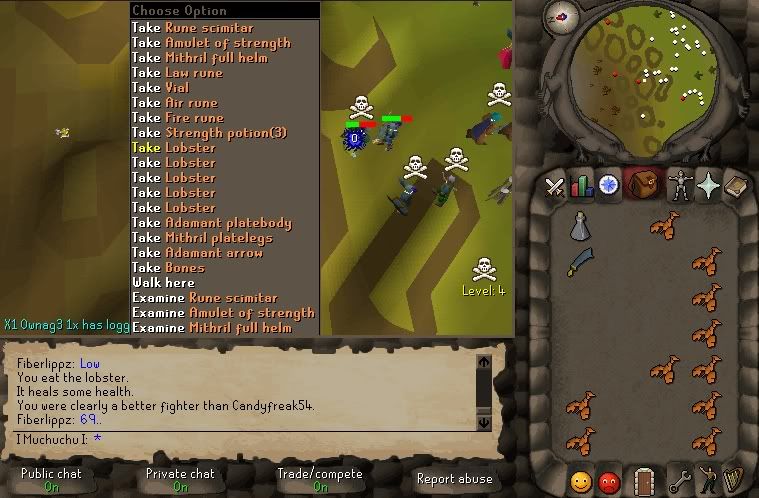Image resolution: width=759 pixels, height=498 pixels.
Task: Take the Rune scimitar from the menu
Action: point(193,28)
